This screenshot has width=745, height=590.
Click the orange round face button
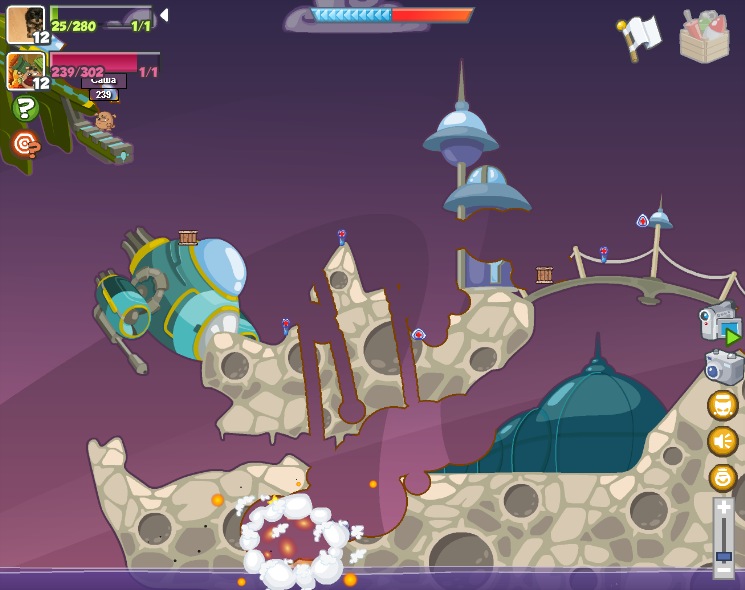coord(722,477)
